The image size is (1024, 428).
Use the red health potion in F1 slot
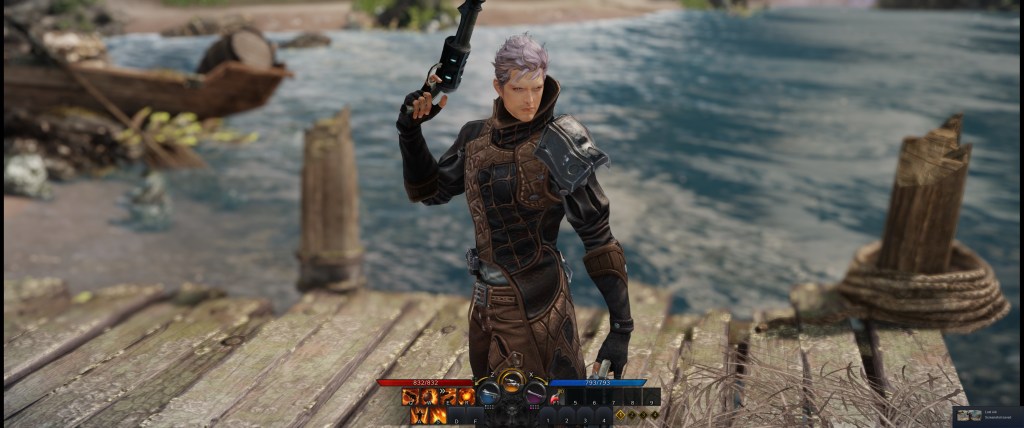pos(555,398)
